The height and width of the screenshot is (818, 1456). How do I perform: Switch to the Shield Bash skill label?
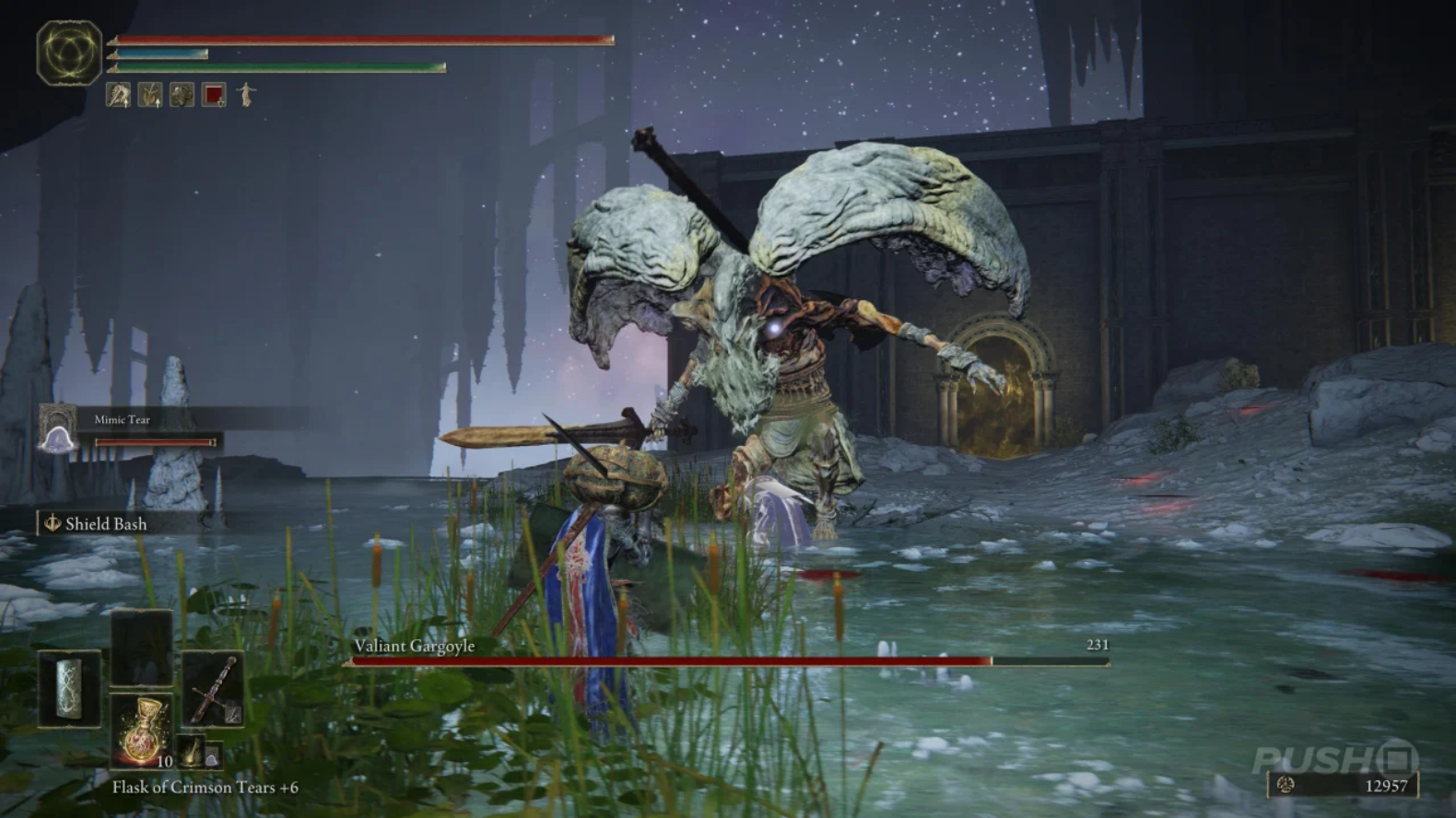tap(106, 523)
